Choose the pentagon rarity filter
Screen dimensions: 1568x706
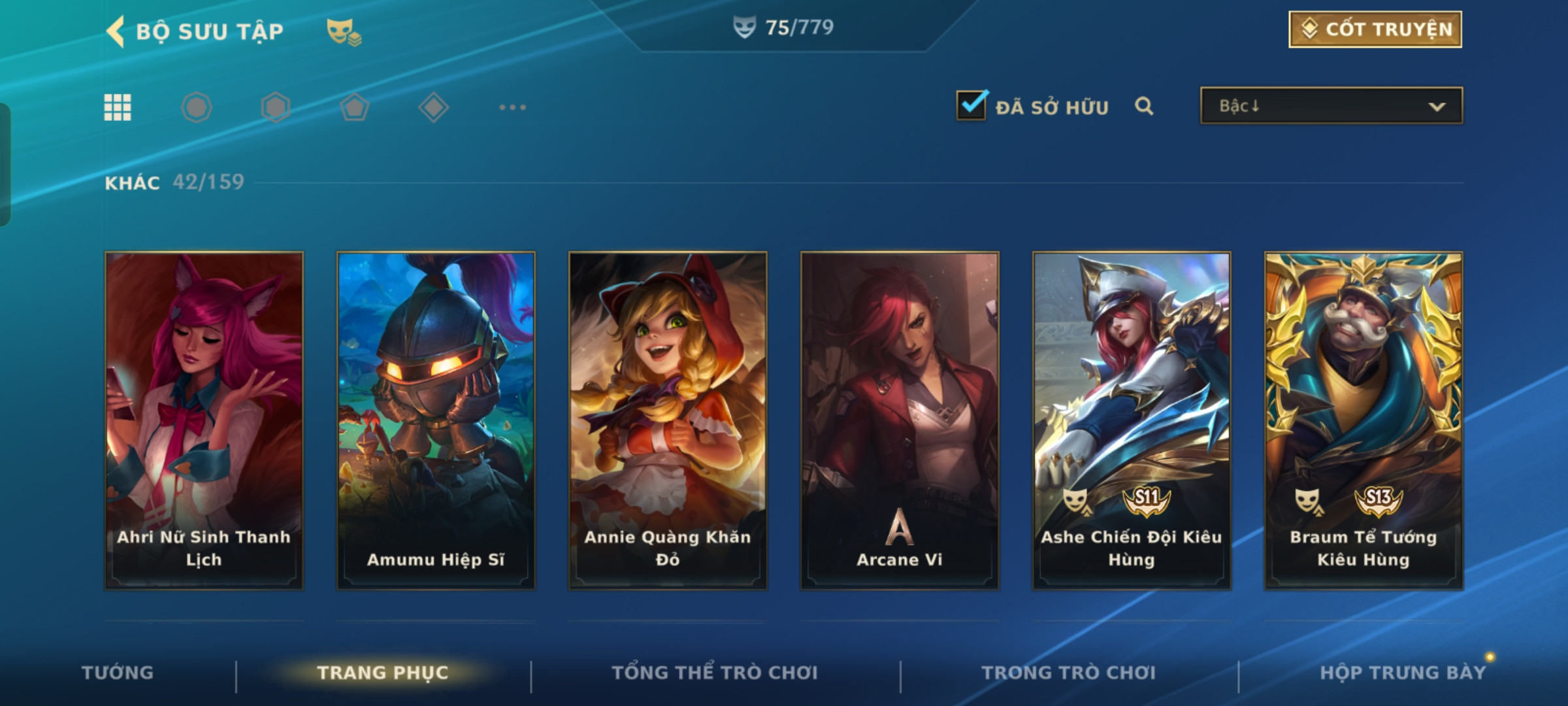click(354, 107)
